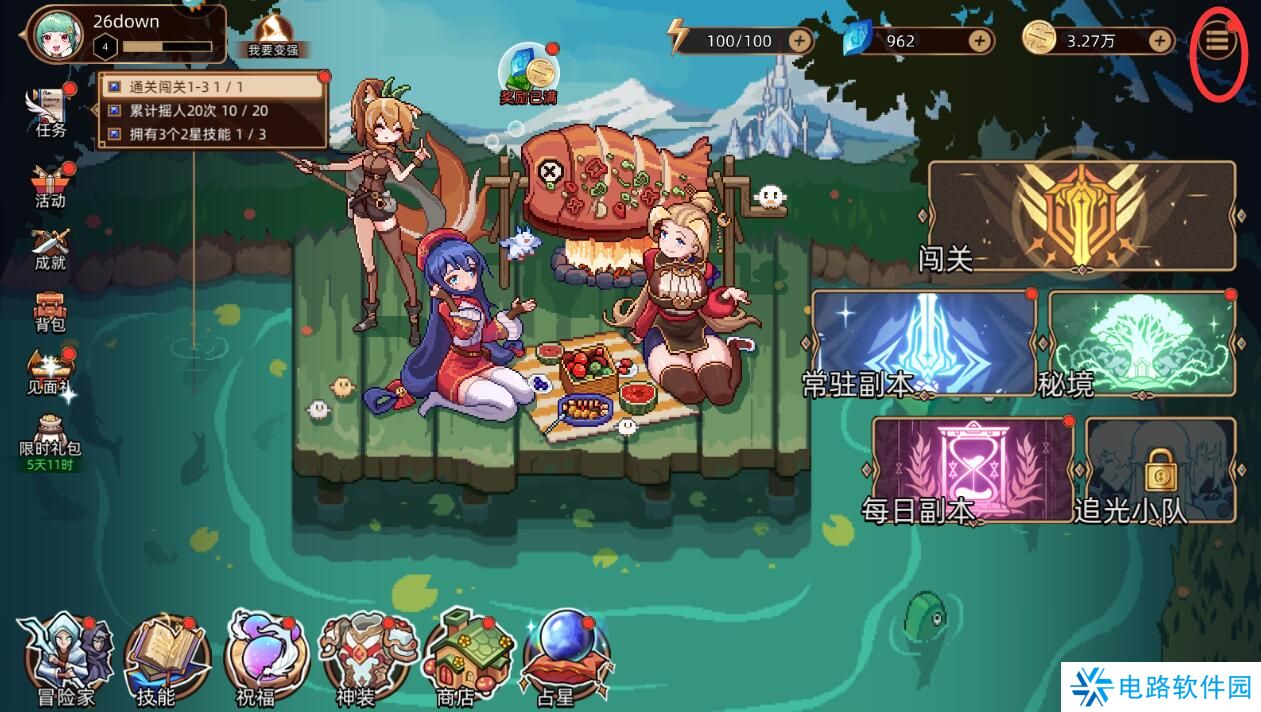The image size is (1261, 712).
Task: Tap the plus button beside blue gems
Action: click(x=980, y=41)
